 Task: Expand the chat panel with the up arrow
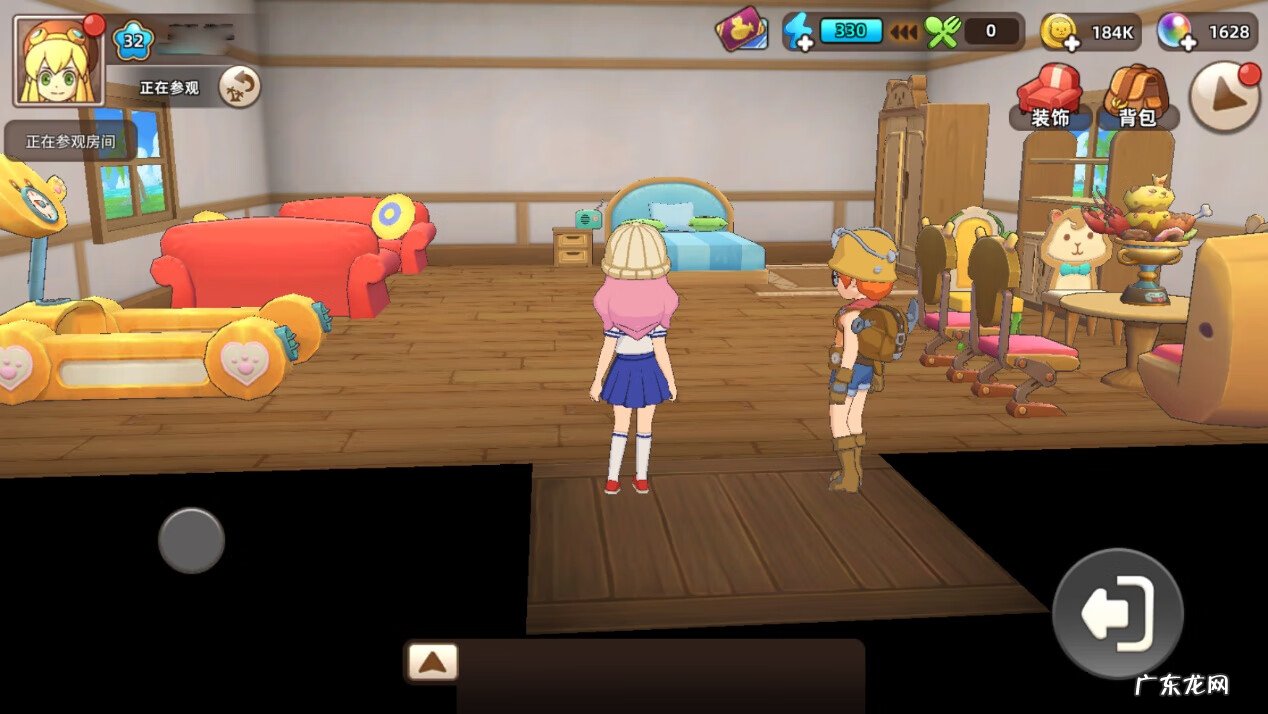click(433, 661)
